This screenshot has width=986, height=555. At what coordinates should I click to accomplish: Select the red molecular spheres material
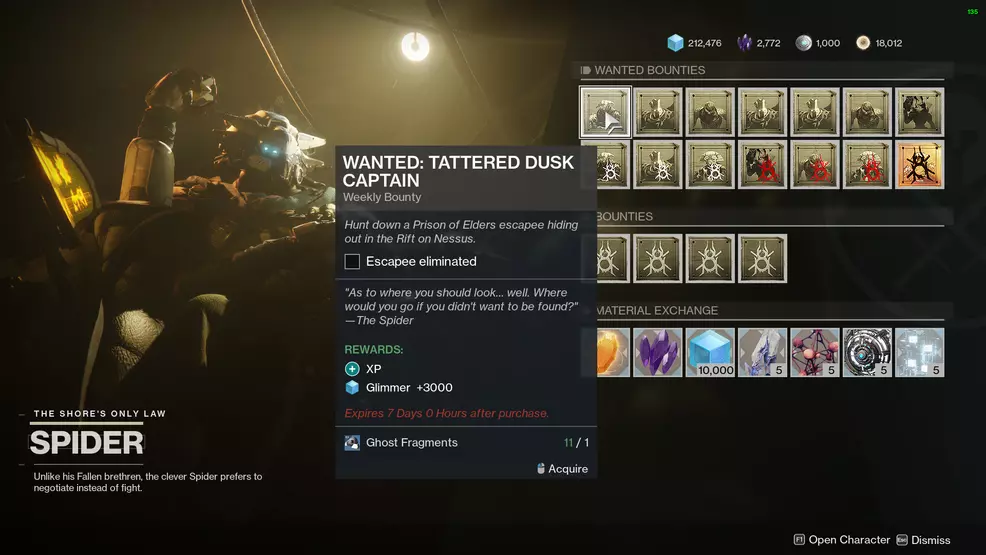pyautogui.click(x=814, y=352)
